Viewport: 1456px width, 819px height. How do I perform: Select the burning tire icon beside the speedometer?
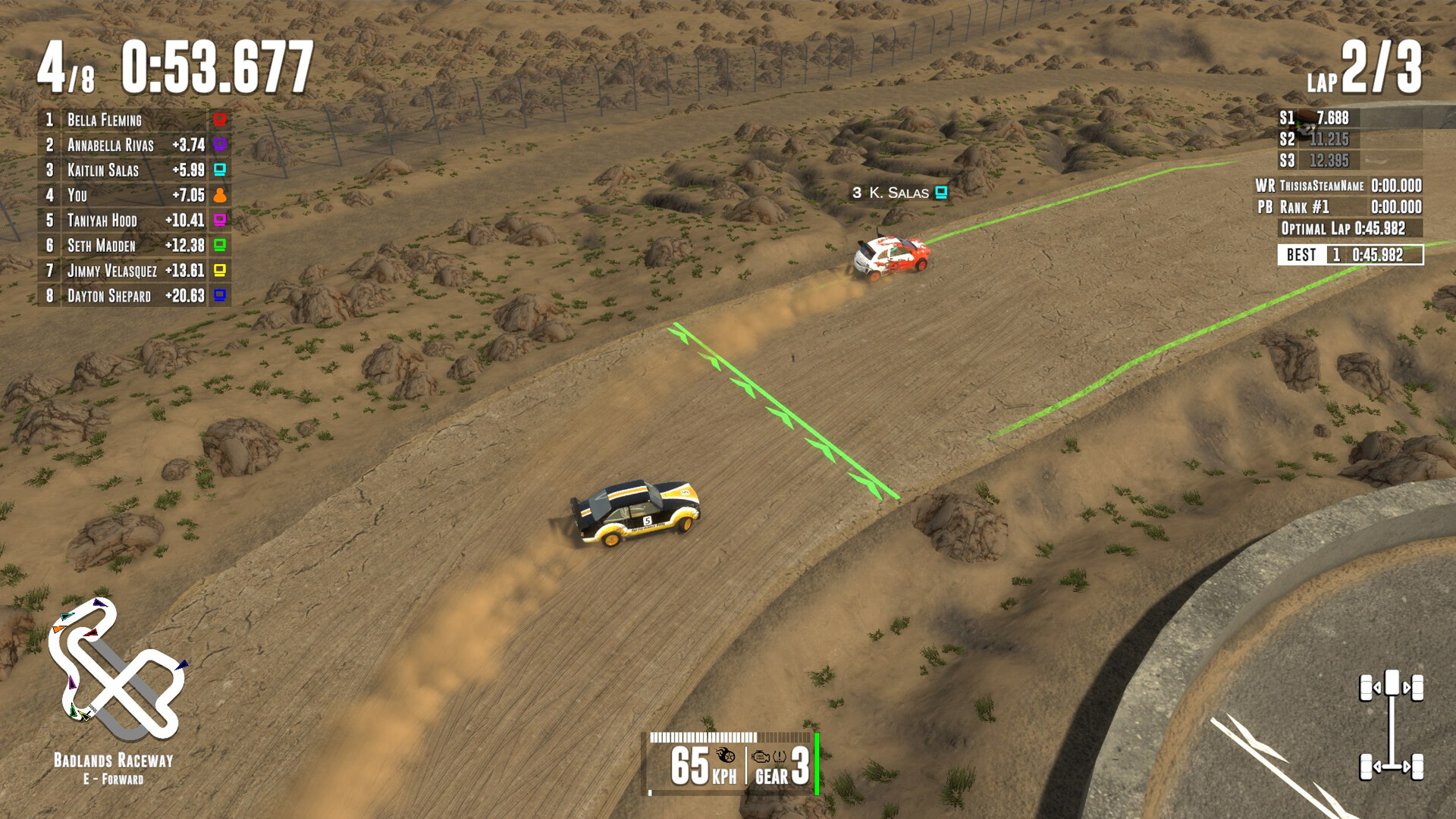(x=724, y=755)
